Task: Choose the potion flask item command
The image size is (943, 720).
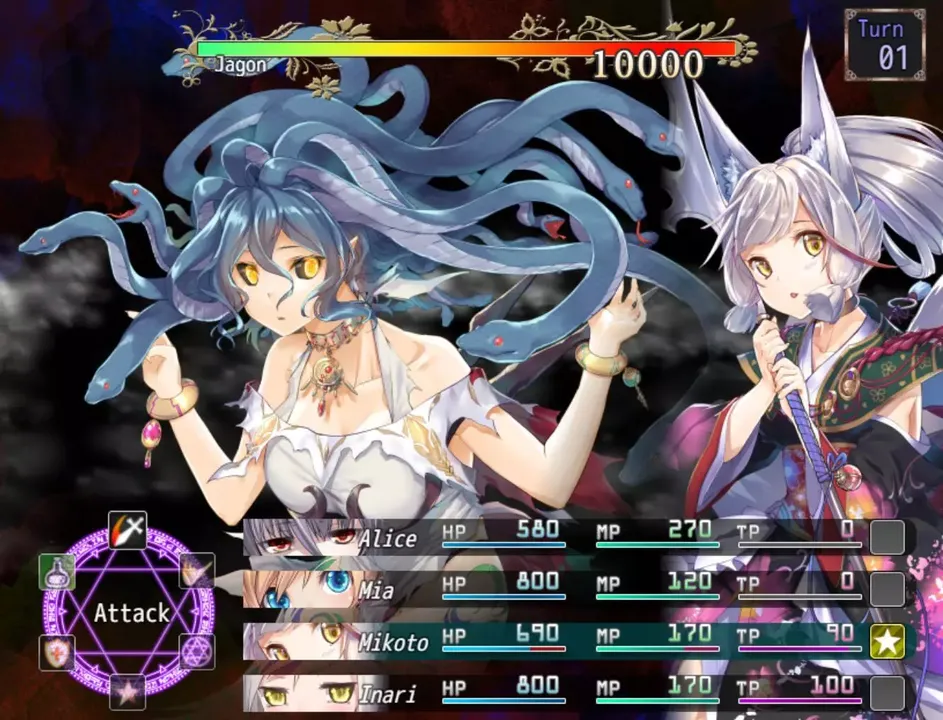Action: 57,572
